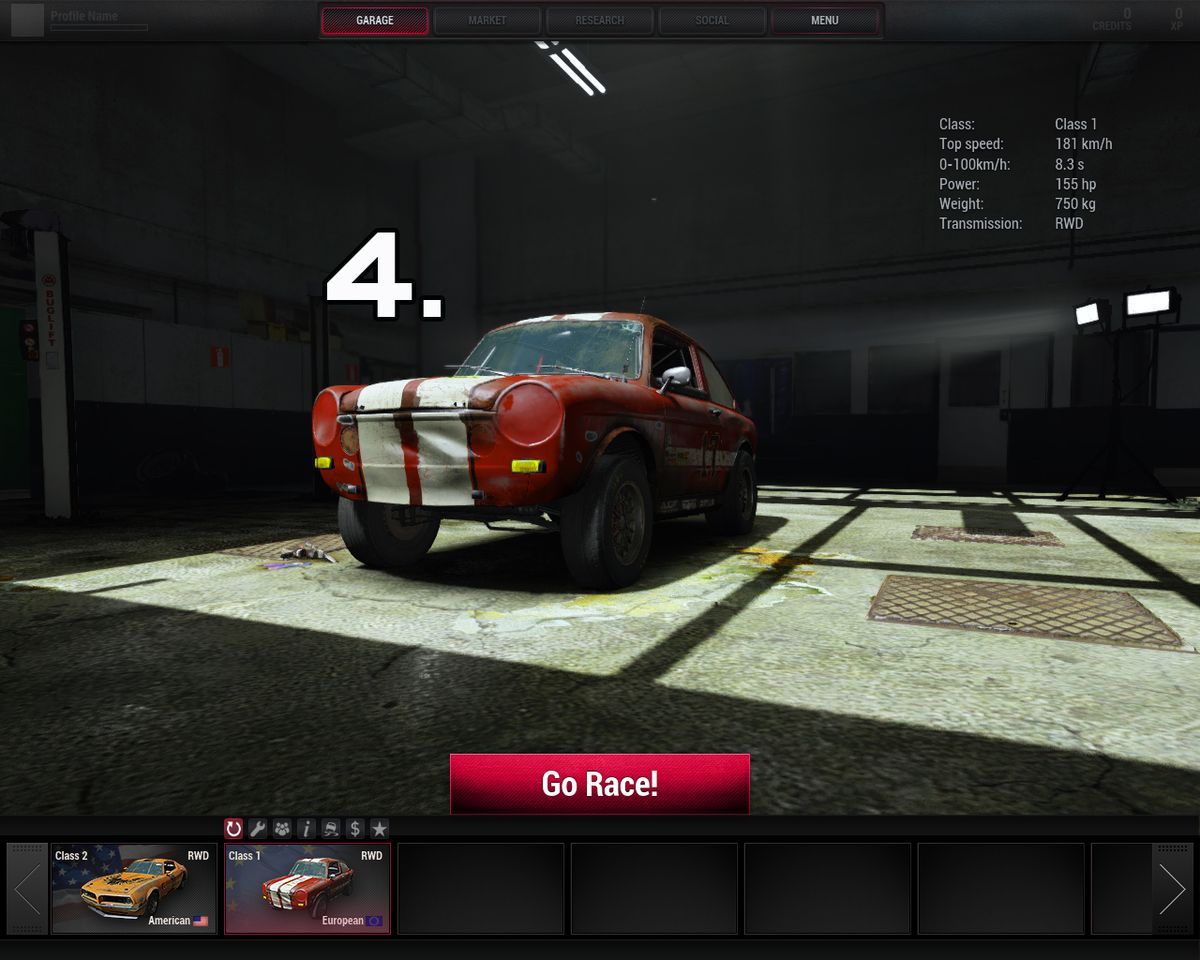Switch to the Market tab
The height and width of the screenshot is (960, 1200).
487,20
